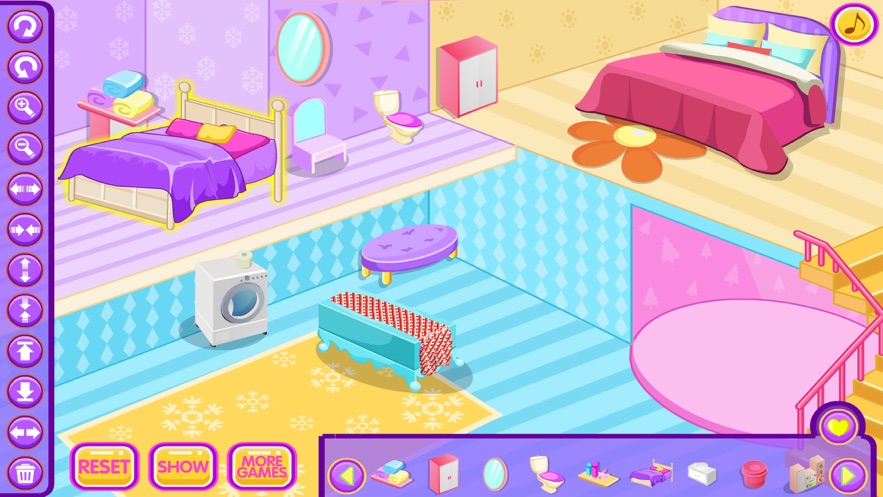Image resolution: width=883 pixels, height=497 pixels.
Task: Bring the item to front layer
Action: (x=24, y=351)
